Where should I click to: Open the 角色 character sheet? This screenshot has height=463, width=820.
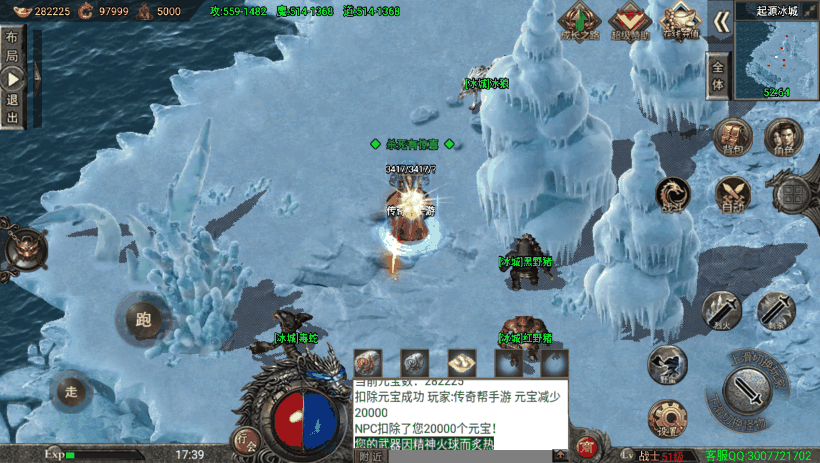780,138
